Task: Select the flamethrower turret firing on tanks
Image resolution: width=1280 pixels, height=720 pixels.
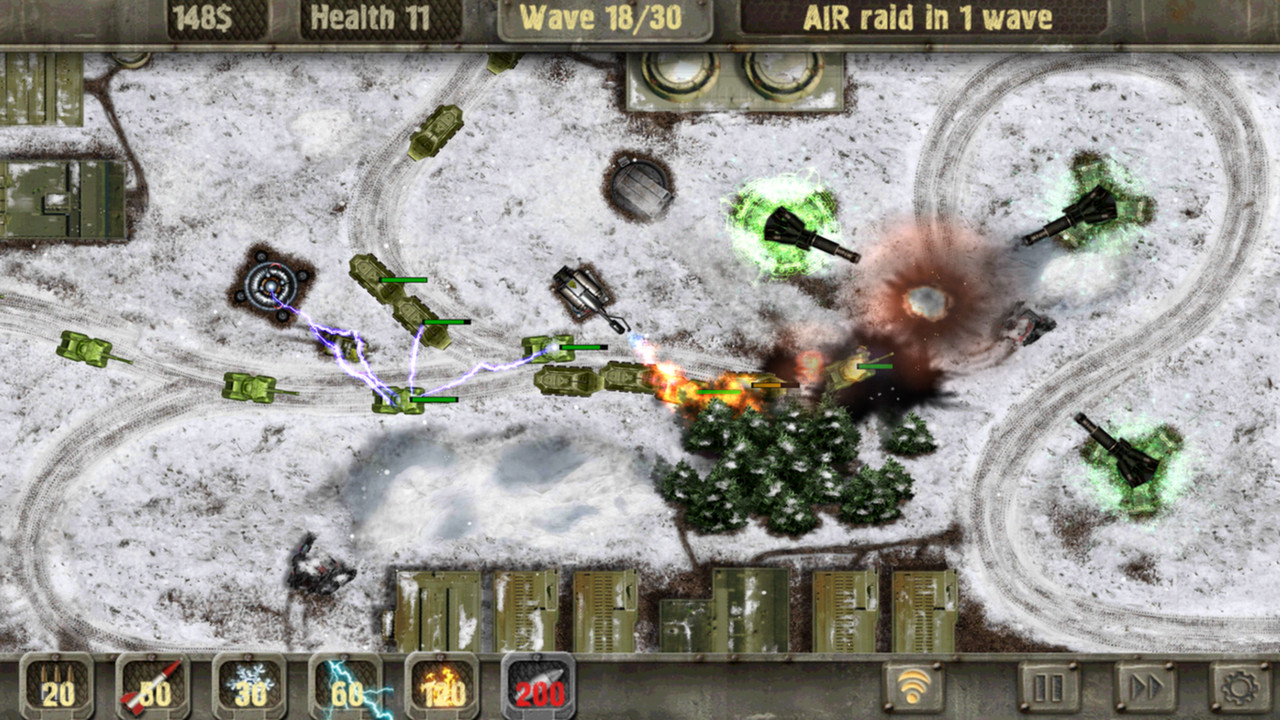Action: click(580, 290)
